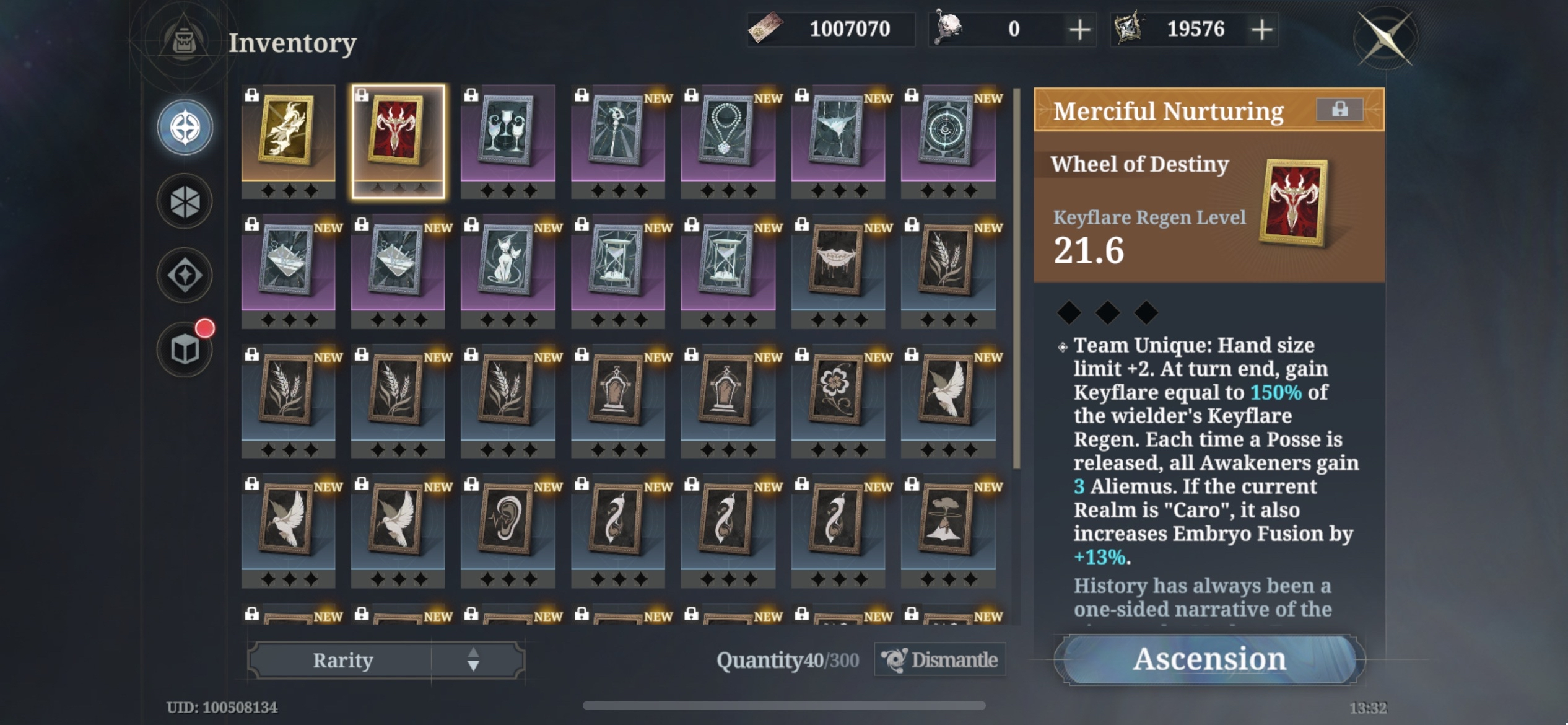This screenshot has height=725, width=1568.
Task: Select the Wheel of Destiny label
Action: click(x=1139, y=164)
